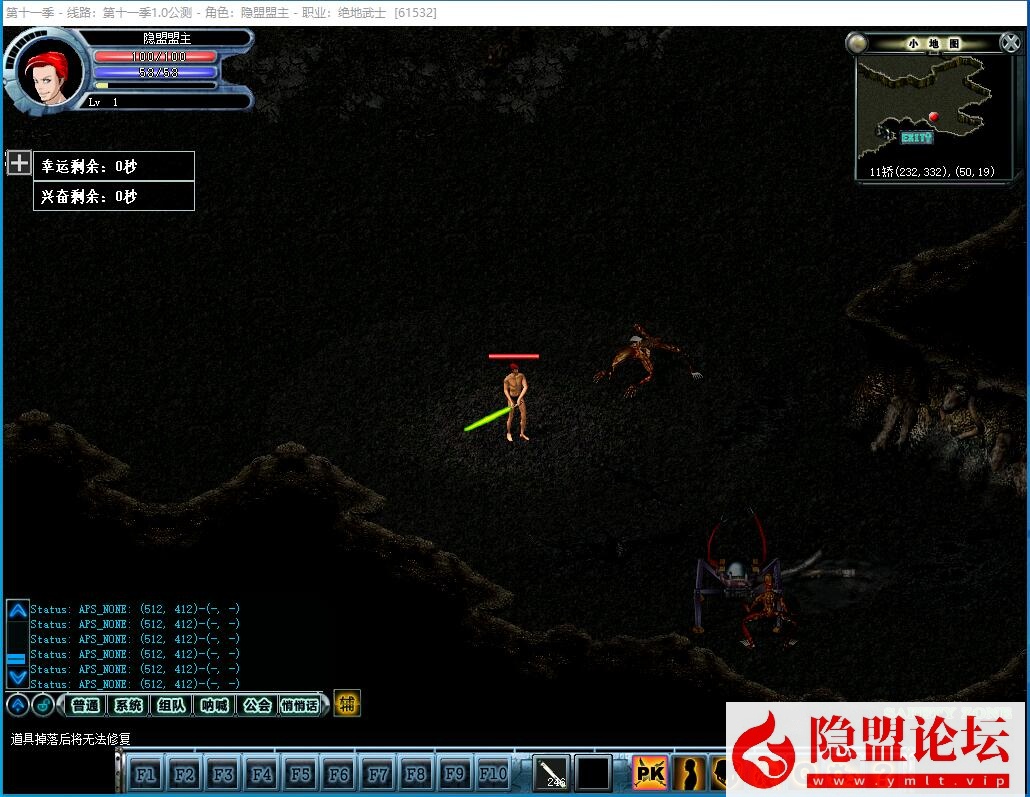This screenshot has height=797, width=1030.
Task: Open the yellow 辅 assist button
Action: pos(346,704)
